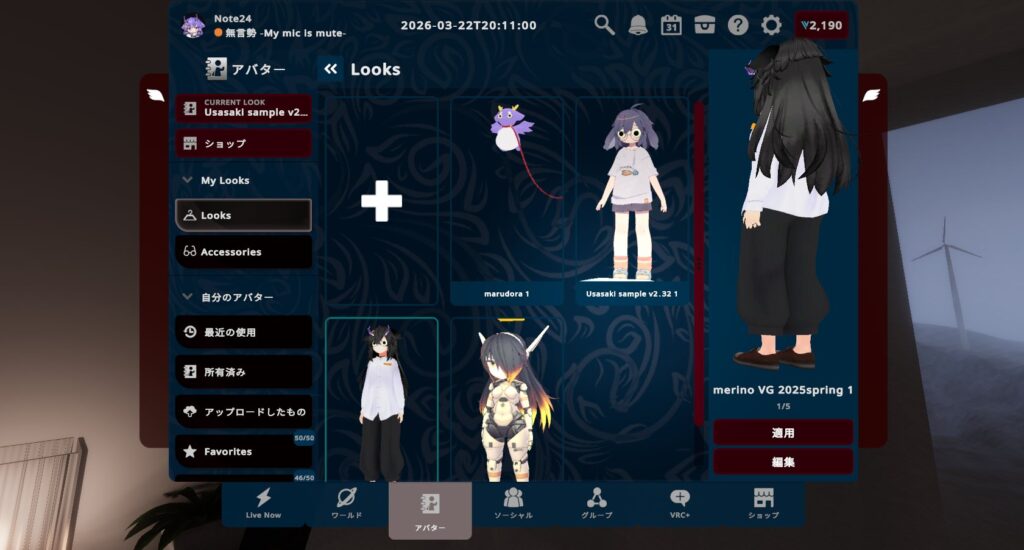This screenshot has height=550, width=1024.
Task: Go back using the double-arrow Looks button
Action: (331, 69)
